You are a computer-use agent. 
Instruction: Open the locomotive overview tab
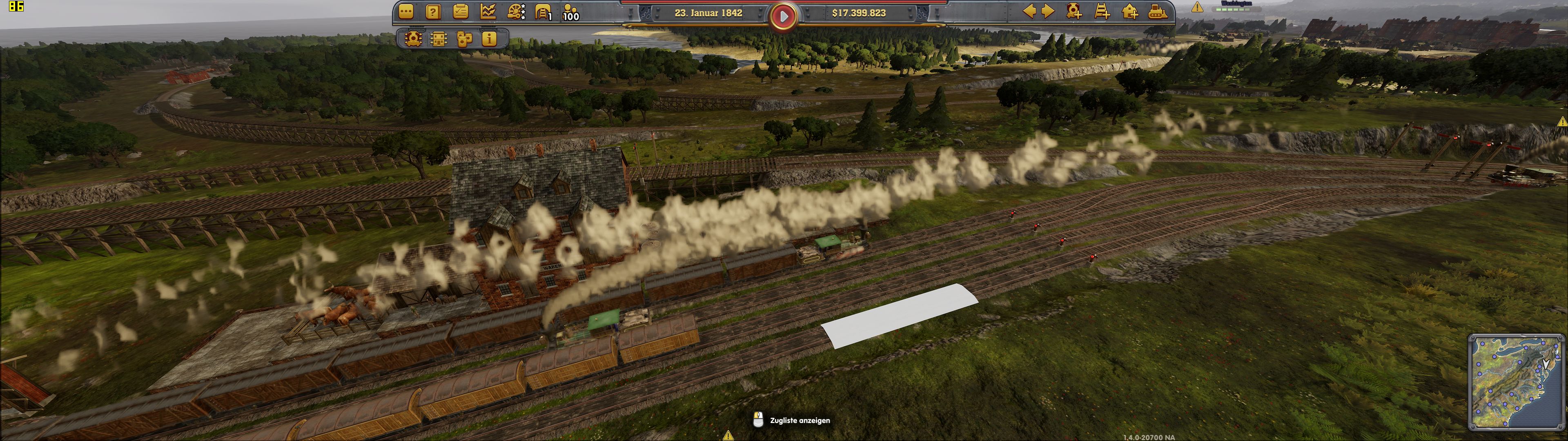pyautogui.click(x=413, y=39)
